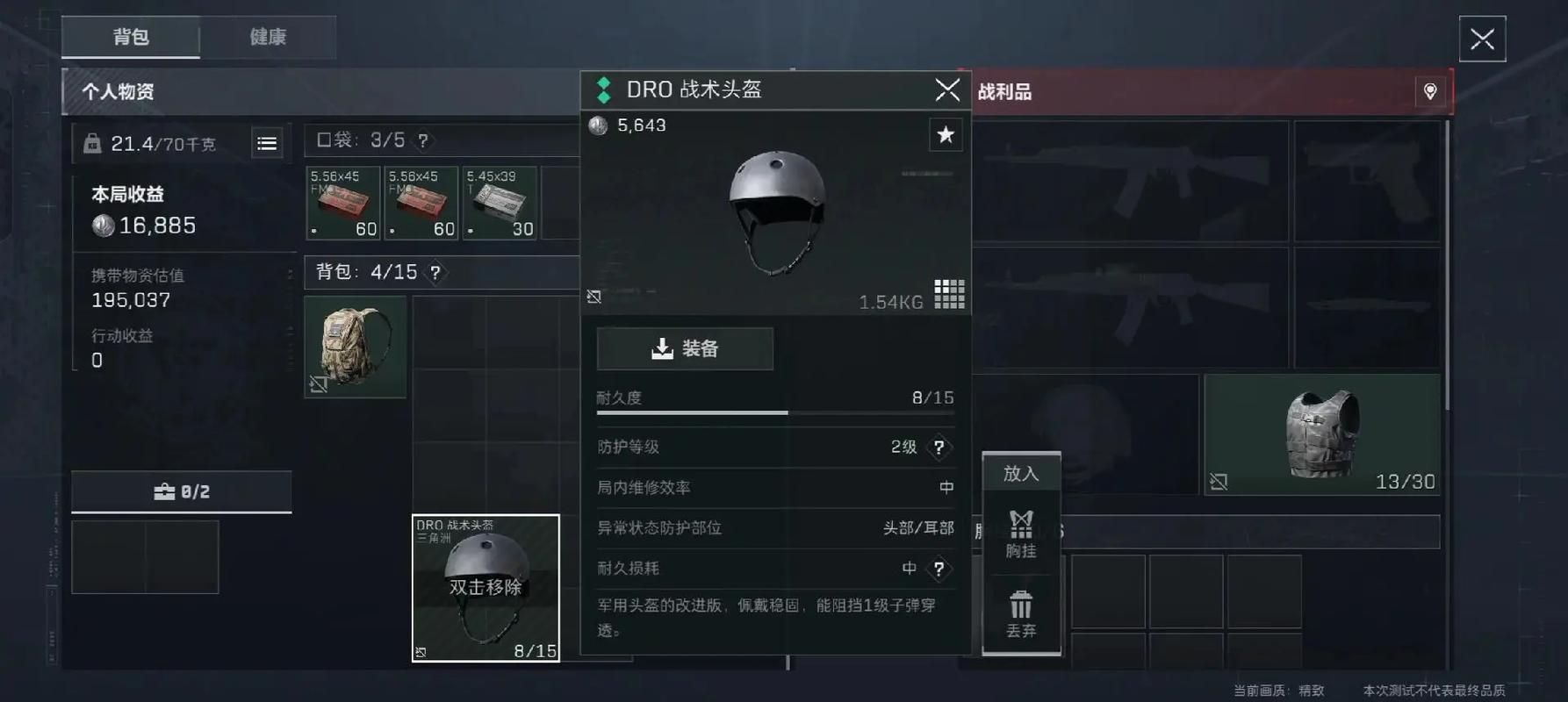The image size is (1568, 702).
Task: Open the list icon beside 21.4/70千克
Action: pyautogui.click(x=267, y=142)
